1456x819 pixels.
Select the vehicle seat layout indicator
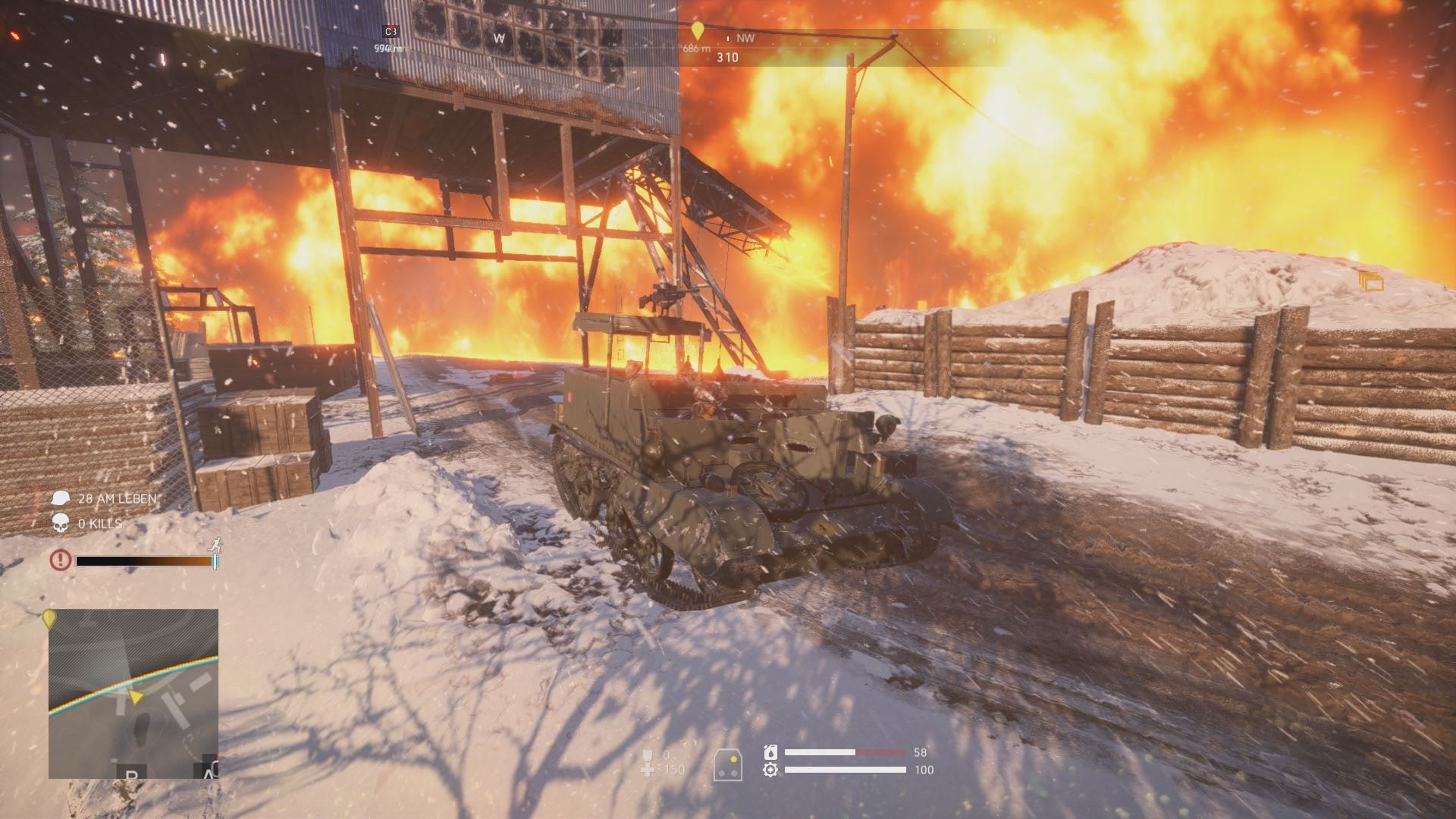point(727,764)
